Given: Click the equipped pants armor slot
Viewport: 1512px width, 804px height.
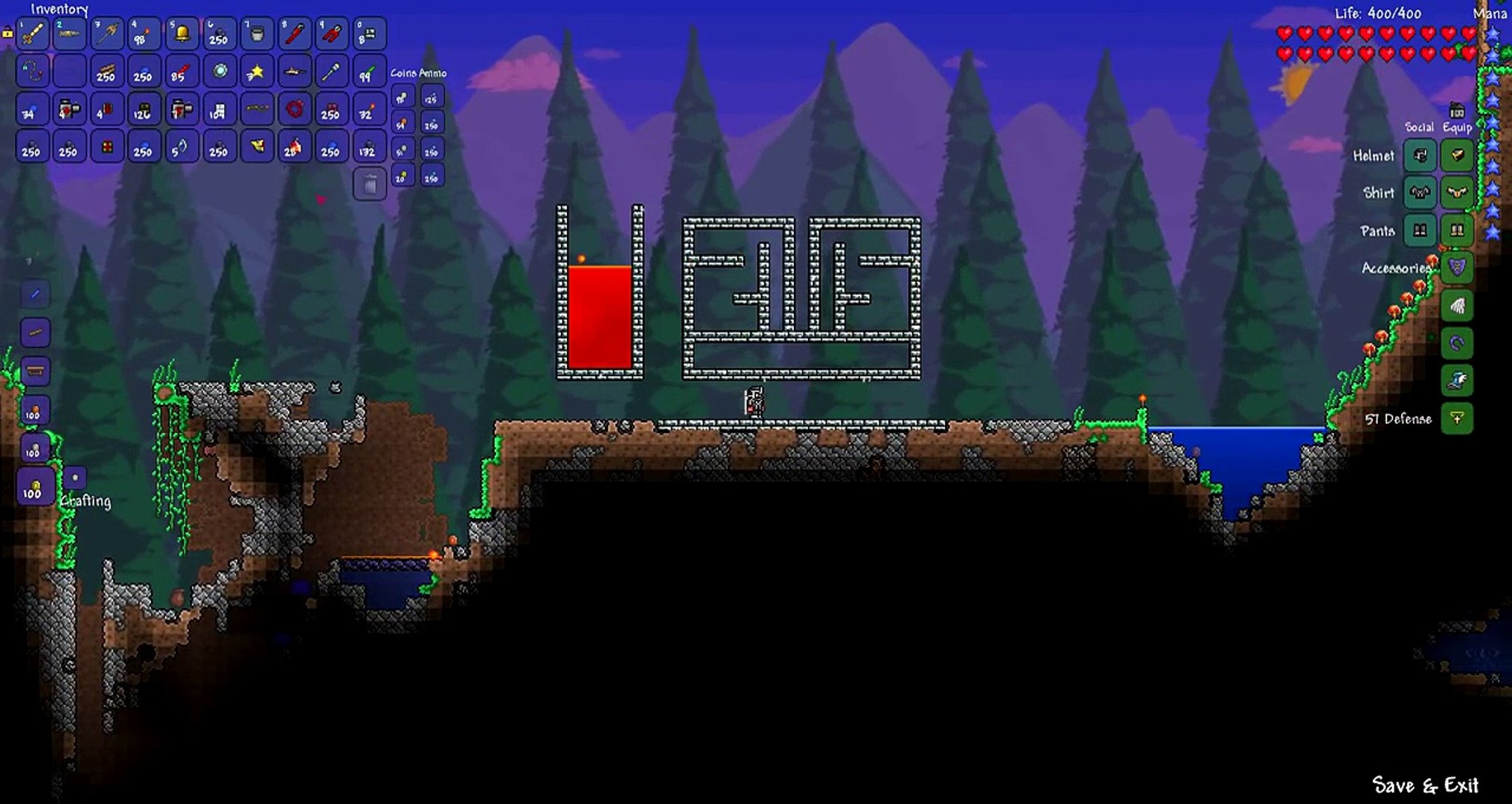Looking at the screenshot, I should [x=1457, y=230].
